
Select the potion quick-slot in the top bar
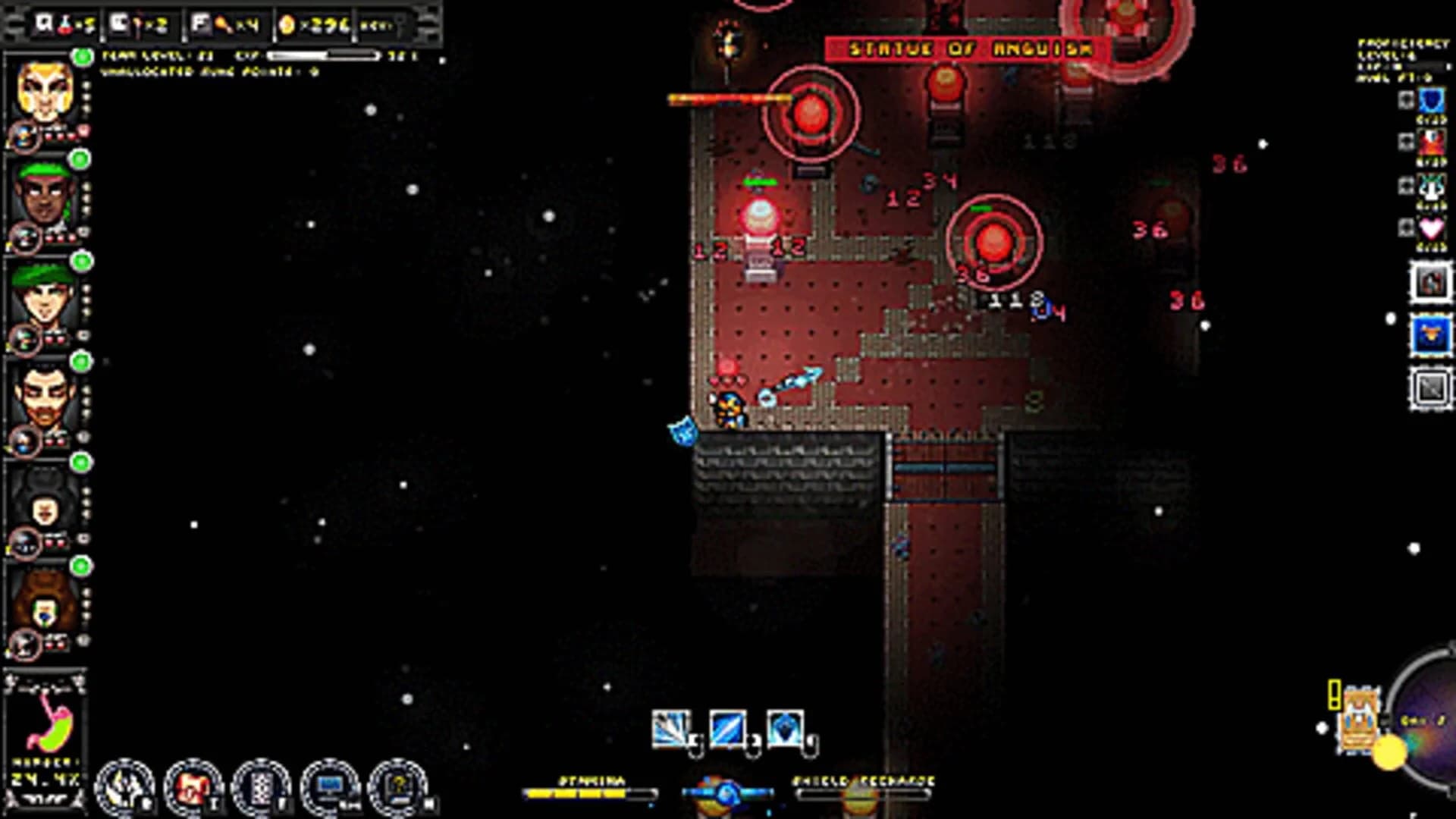pyautogui.click(x=65, y=24)
